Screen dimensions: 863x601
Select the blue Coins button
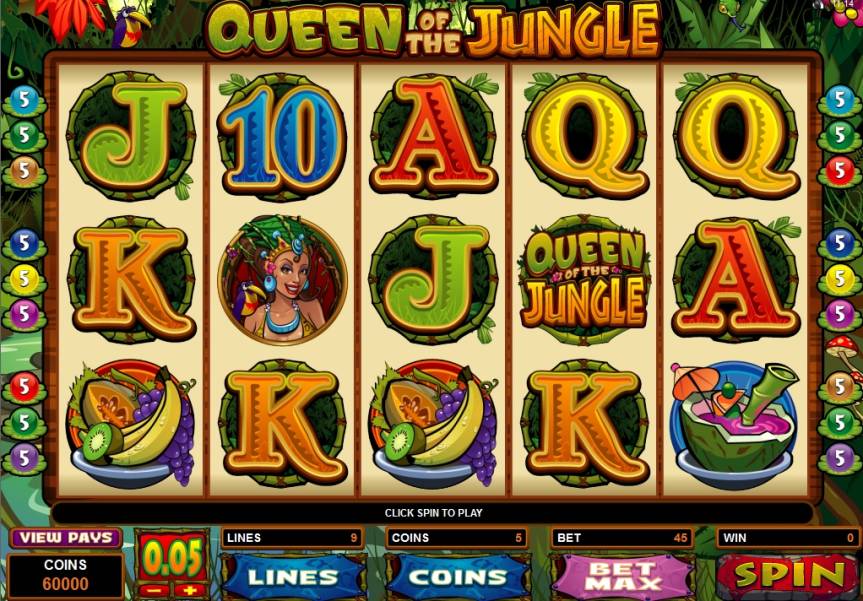click(458, 577)
